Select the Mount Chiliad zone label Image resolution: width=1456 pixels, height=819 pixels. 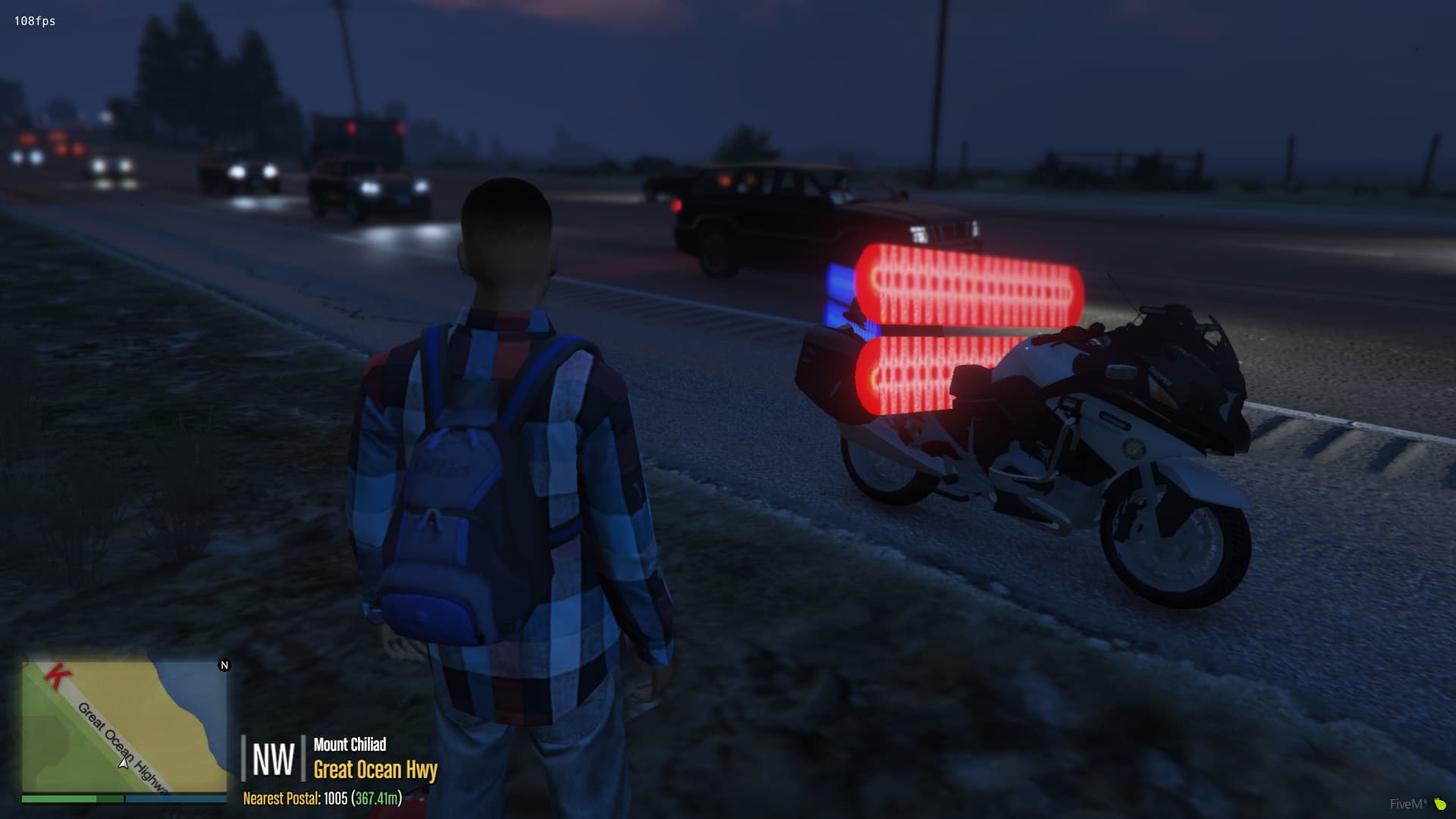[x=350, y=745]
